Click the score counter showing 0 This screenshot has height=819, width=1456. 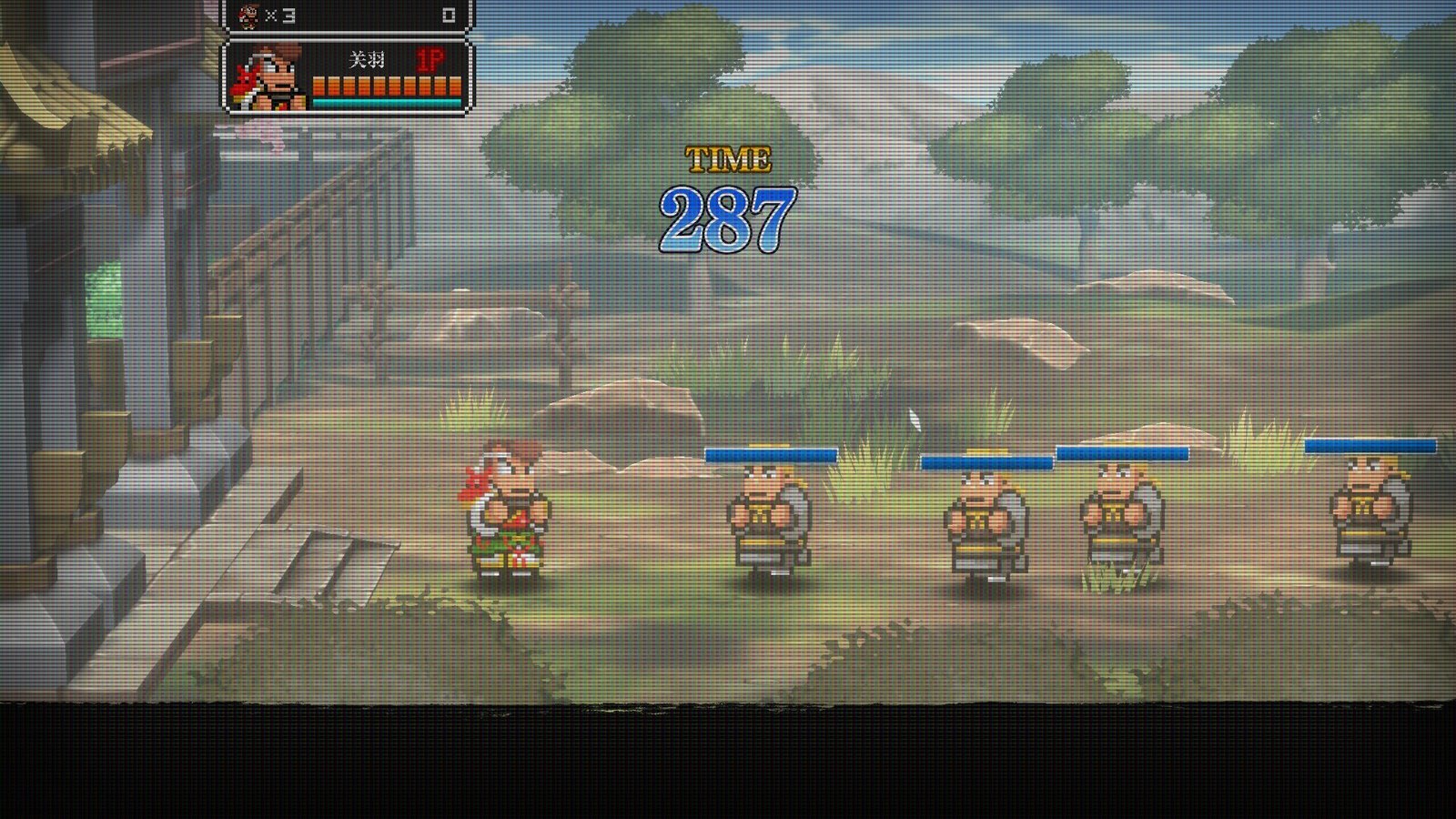point(449,15)
